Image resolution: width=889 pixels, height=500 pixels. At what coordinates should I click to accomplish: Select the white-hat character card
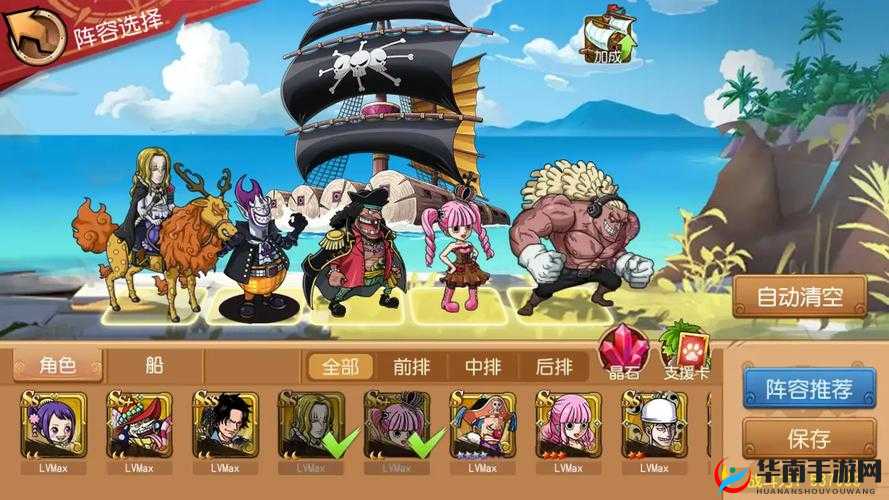(x=654, y=425)
